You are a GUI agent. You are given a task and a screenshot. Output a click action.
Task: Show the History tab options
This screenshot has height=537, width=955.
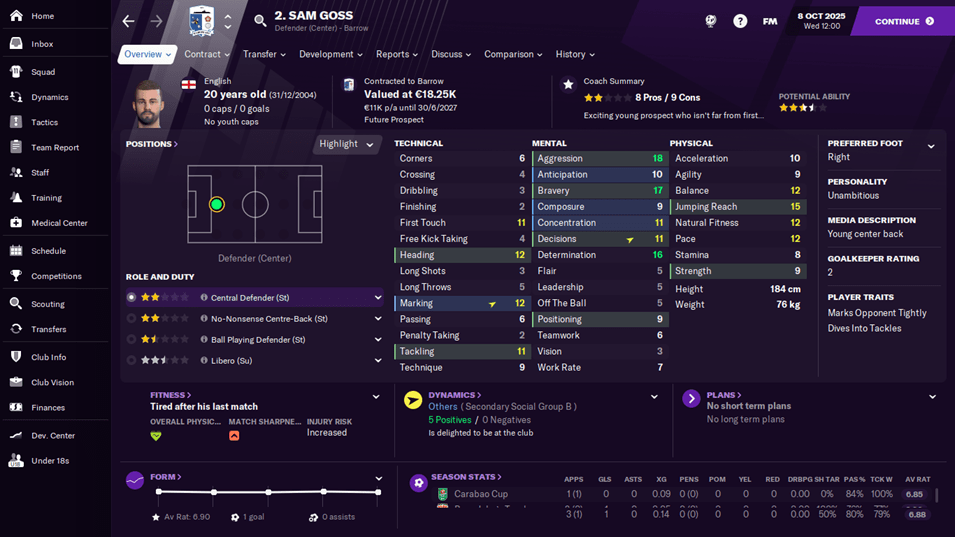click(x=575, y=55)
